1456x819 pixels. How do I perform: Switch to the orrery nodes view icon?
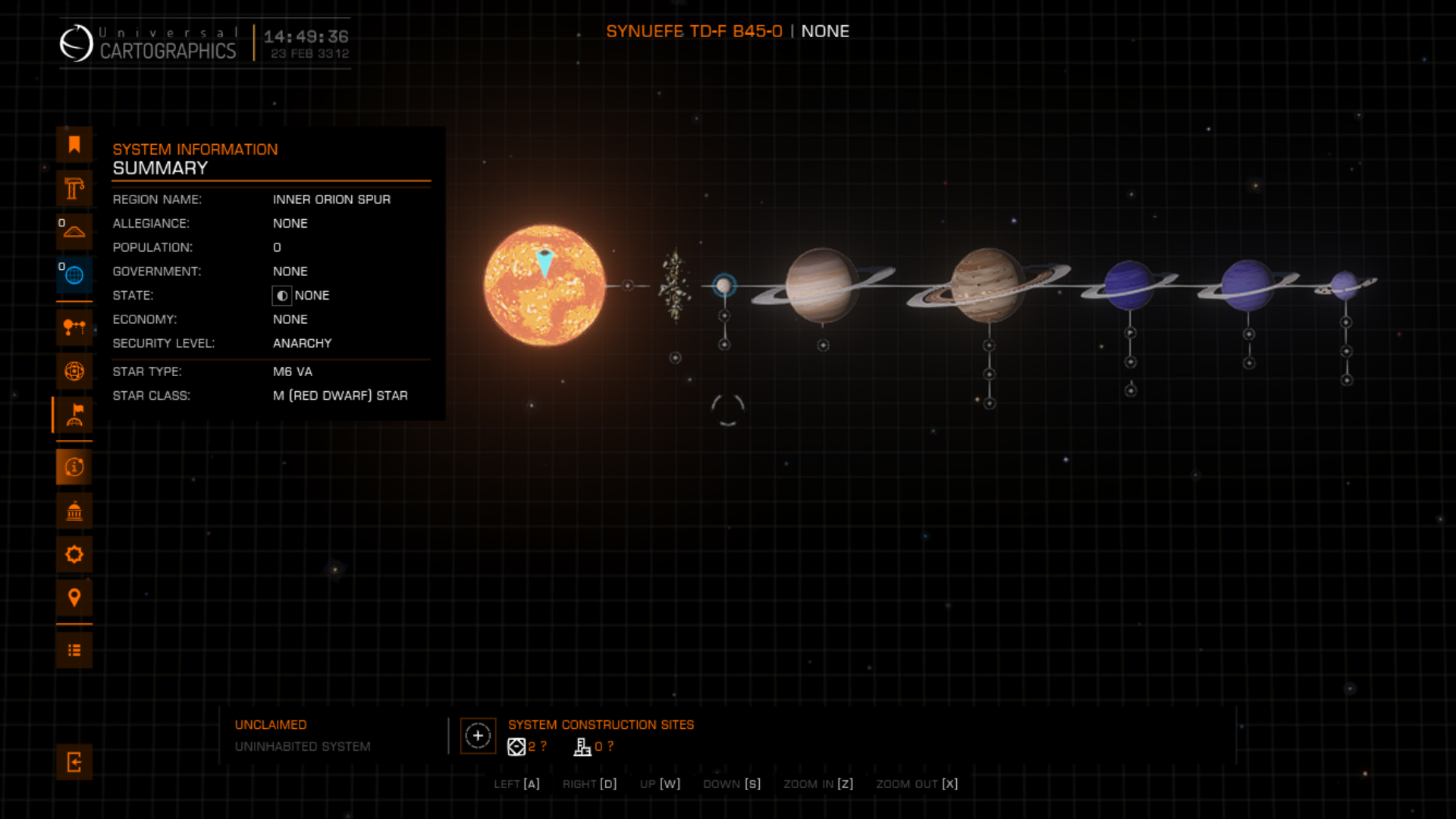74,328
